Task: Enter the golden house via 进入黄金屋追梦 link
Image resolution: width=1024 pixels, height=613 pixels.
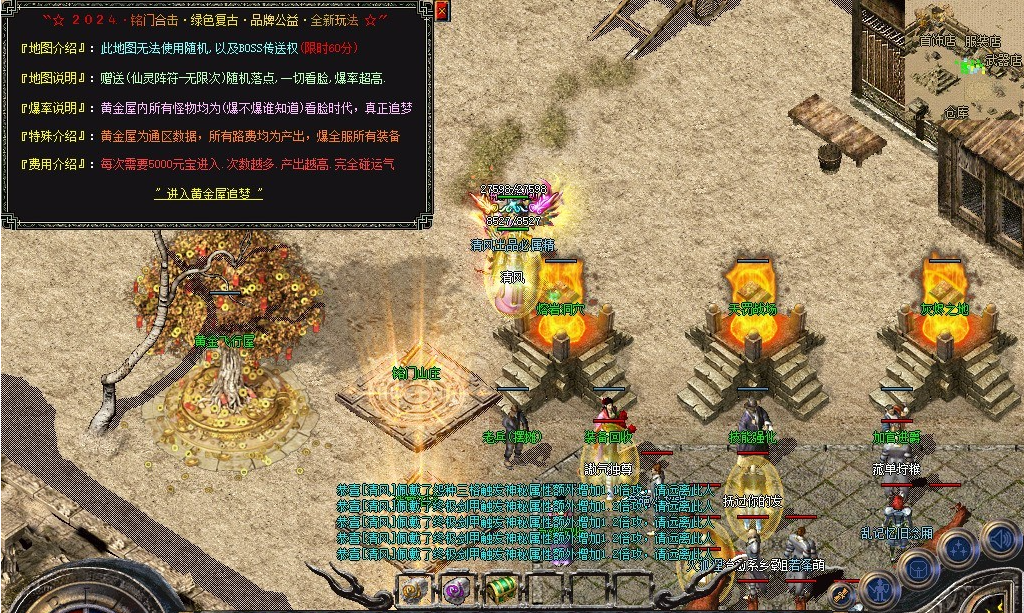Action: pyautogui.click(x=209, y=193)
